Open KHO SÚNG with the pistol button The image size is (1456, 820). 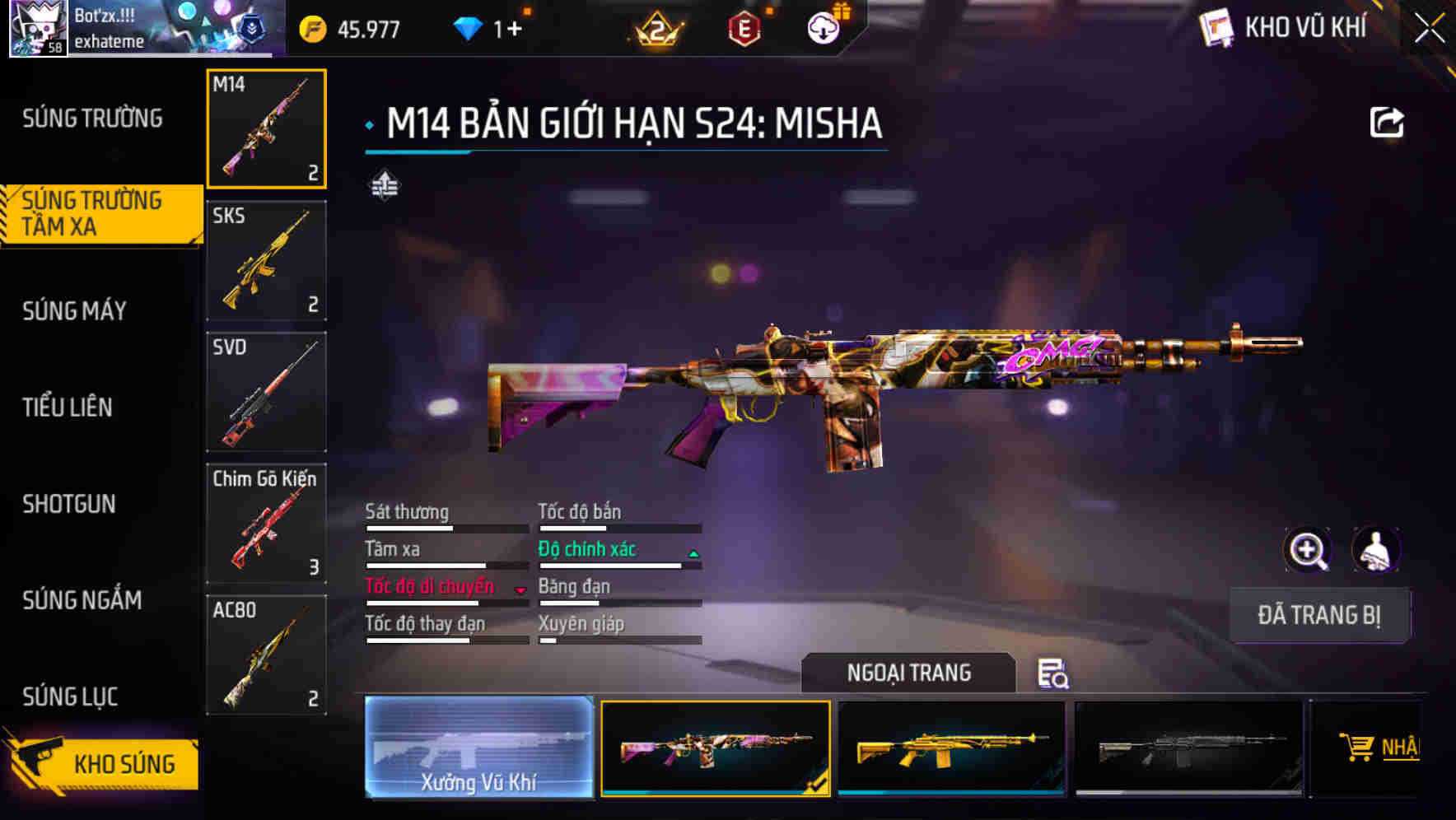click(124, 764)
